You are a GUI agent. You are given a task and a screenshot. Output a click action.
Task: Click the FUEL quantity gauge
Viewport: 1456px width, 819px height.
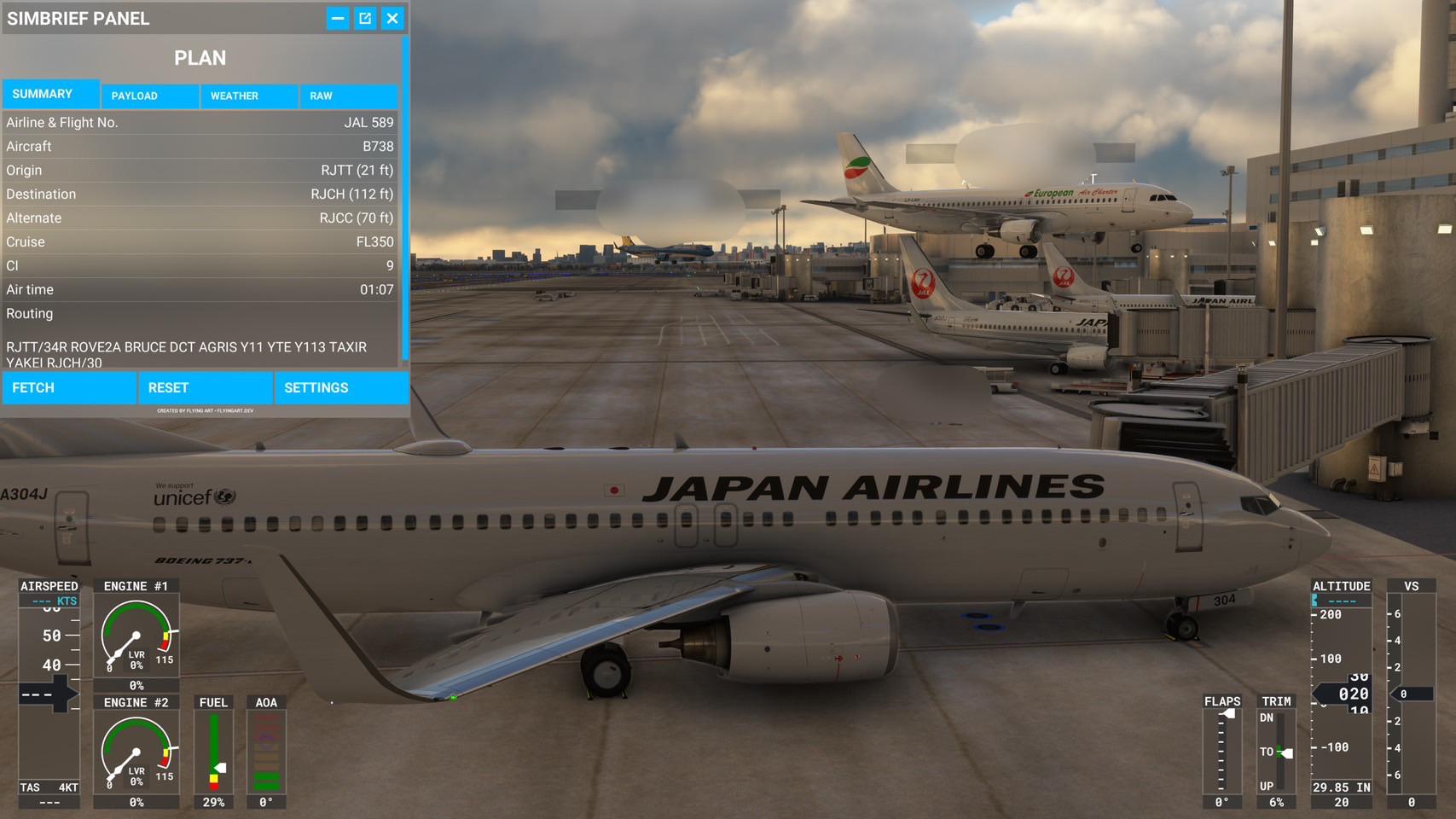click(214, 754)
